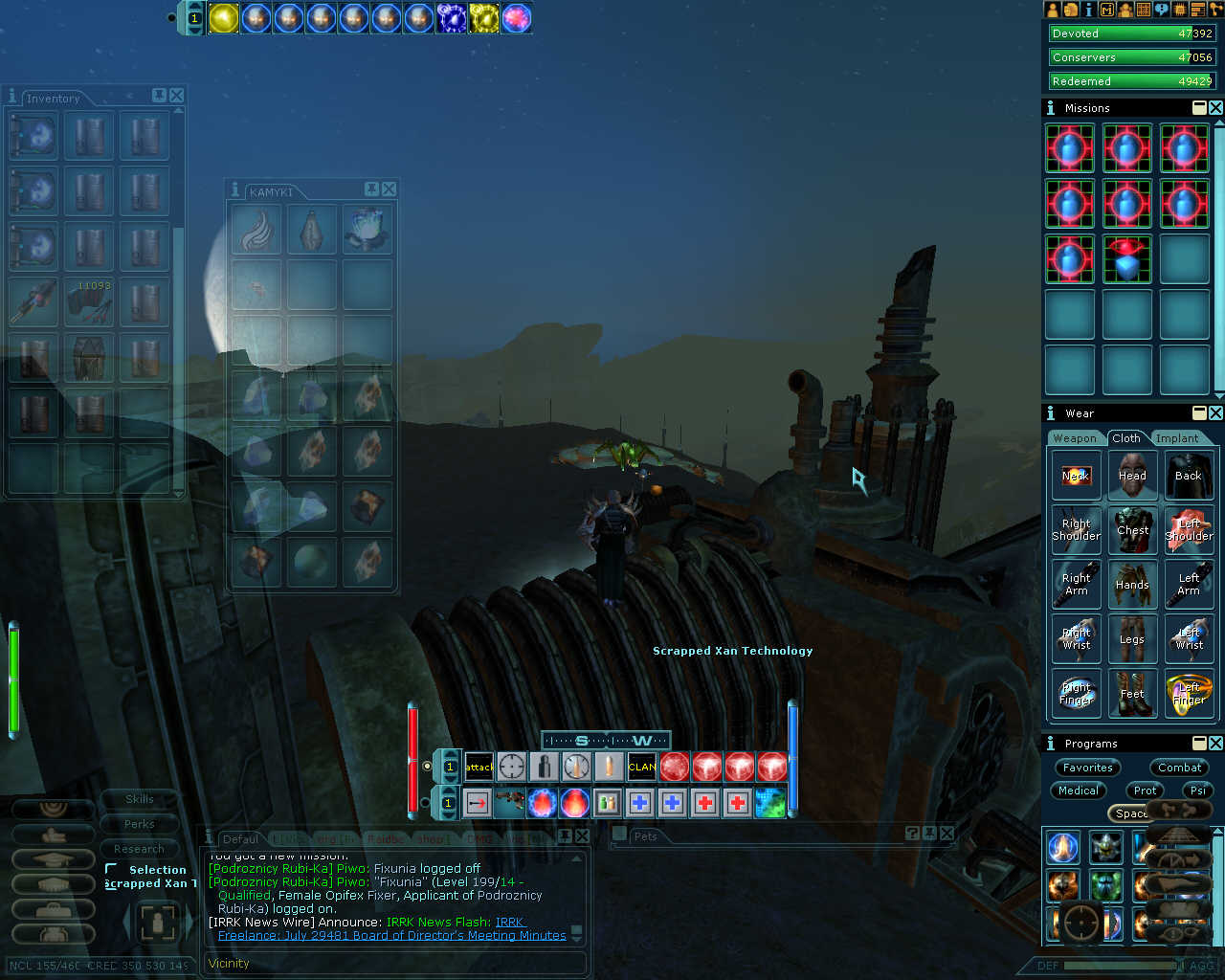Click the CLAN hotbar button
This screenshot has height=980, width=1225.
click(642, 767)
